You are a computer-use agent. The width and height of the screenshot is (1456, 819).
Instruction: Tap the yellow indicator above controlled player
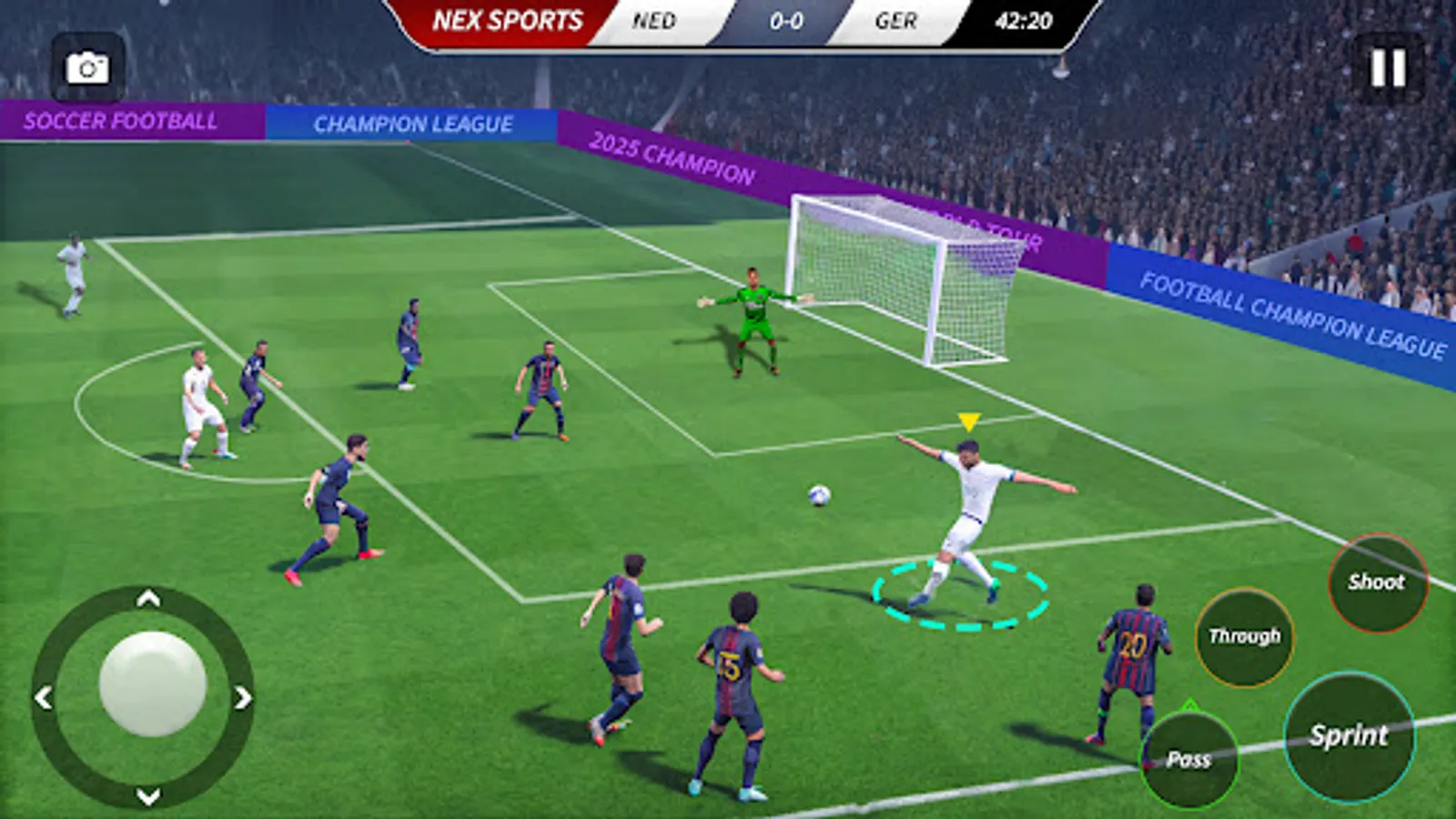tap(967, 420)
